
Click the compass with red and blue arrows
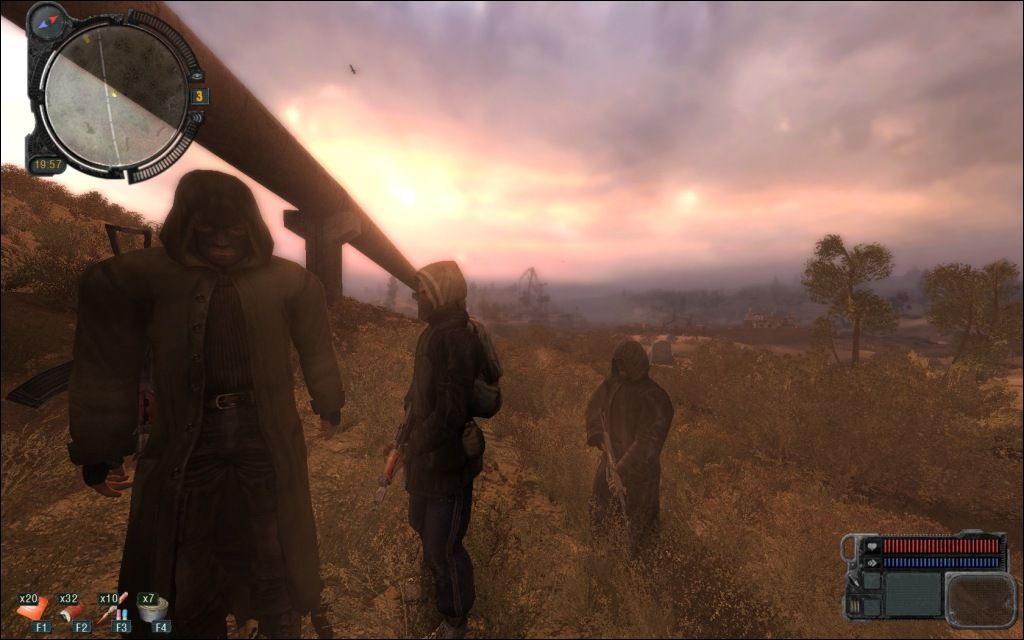[x=46, y=21]
